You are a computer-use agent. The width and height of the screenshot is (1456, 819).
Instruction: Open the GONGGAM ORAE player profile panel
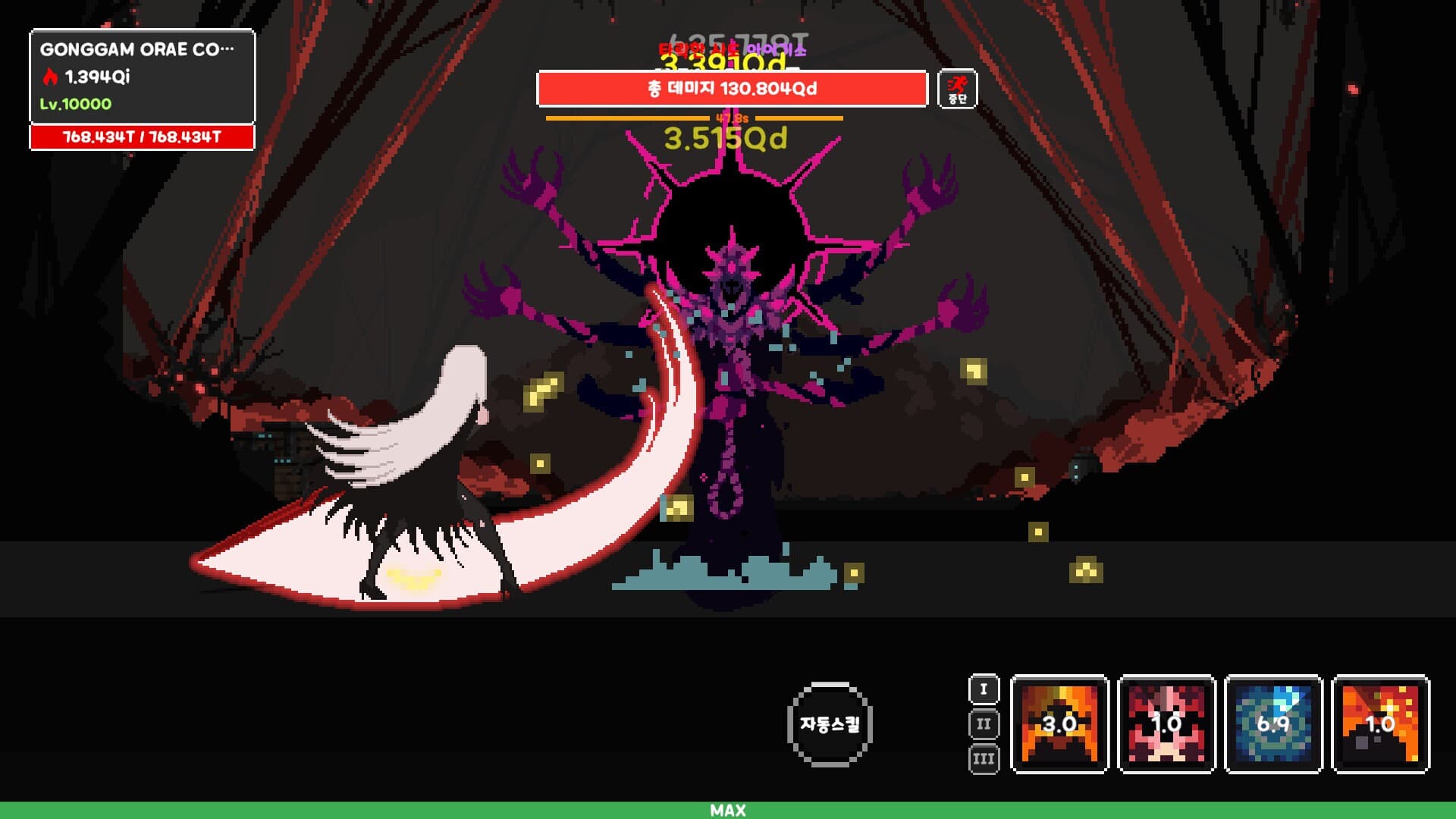click(142, 77)
